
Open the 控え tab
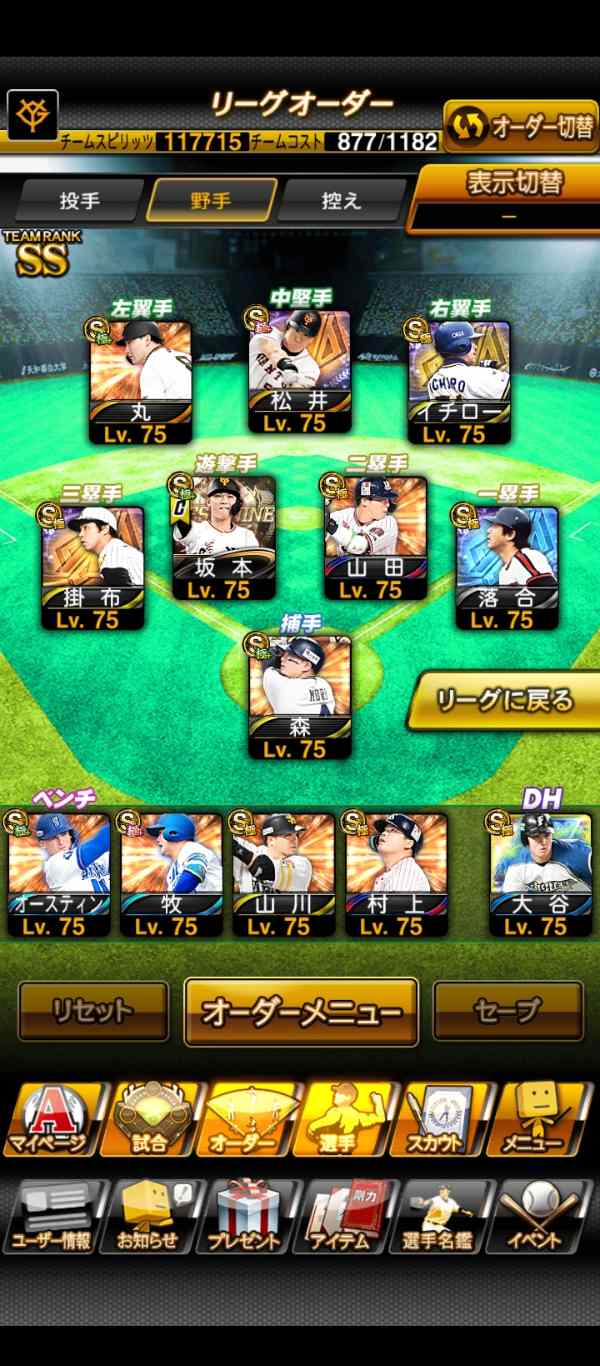point(341,200)
